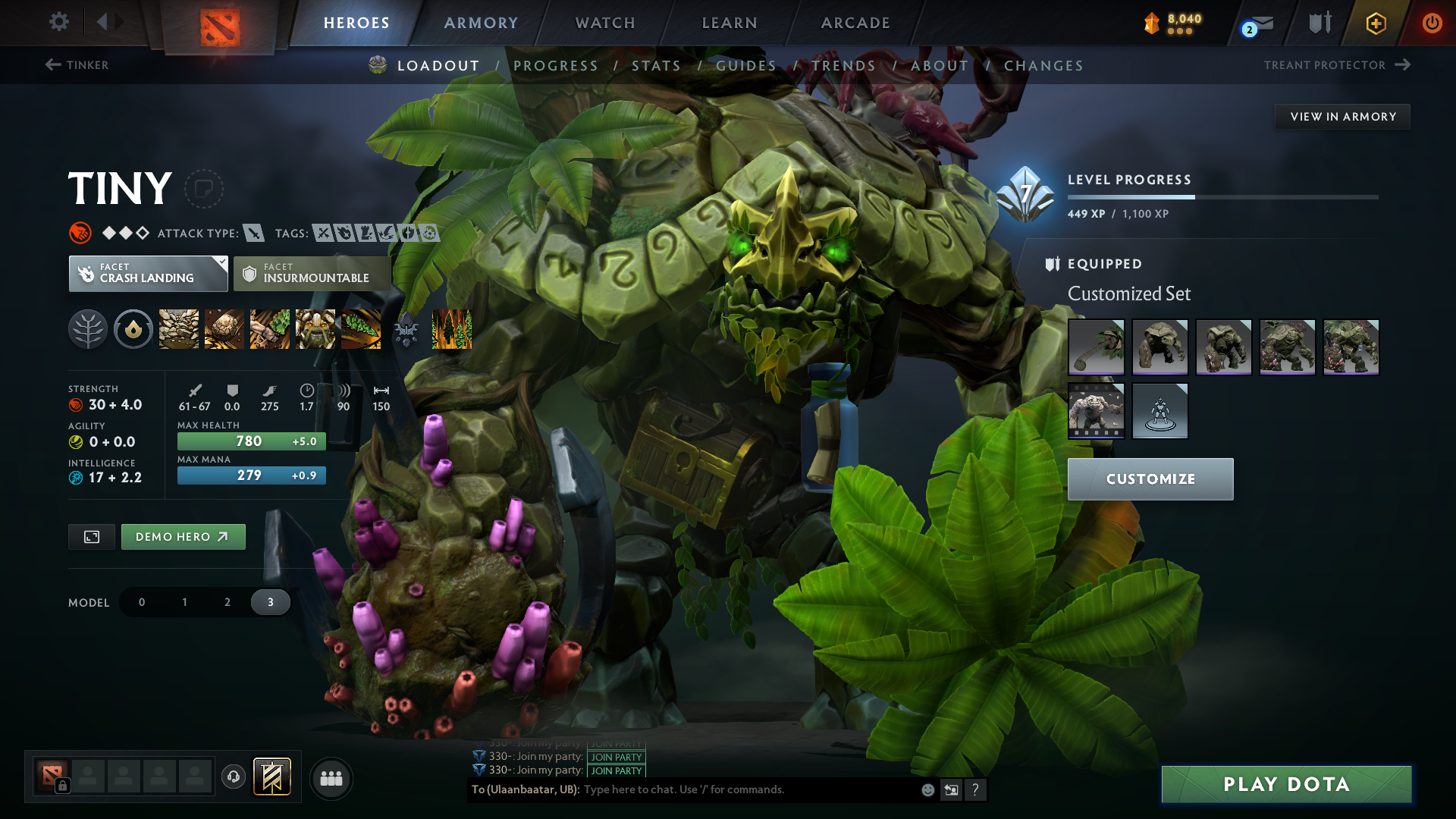Switch to the STATS tab
Viewport: 1456px width, 819px height.
pyautogui.click(x=657, y=66)
